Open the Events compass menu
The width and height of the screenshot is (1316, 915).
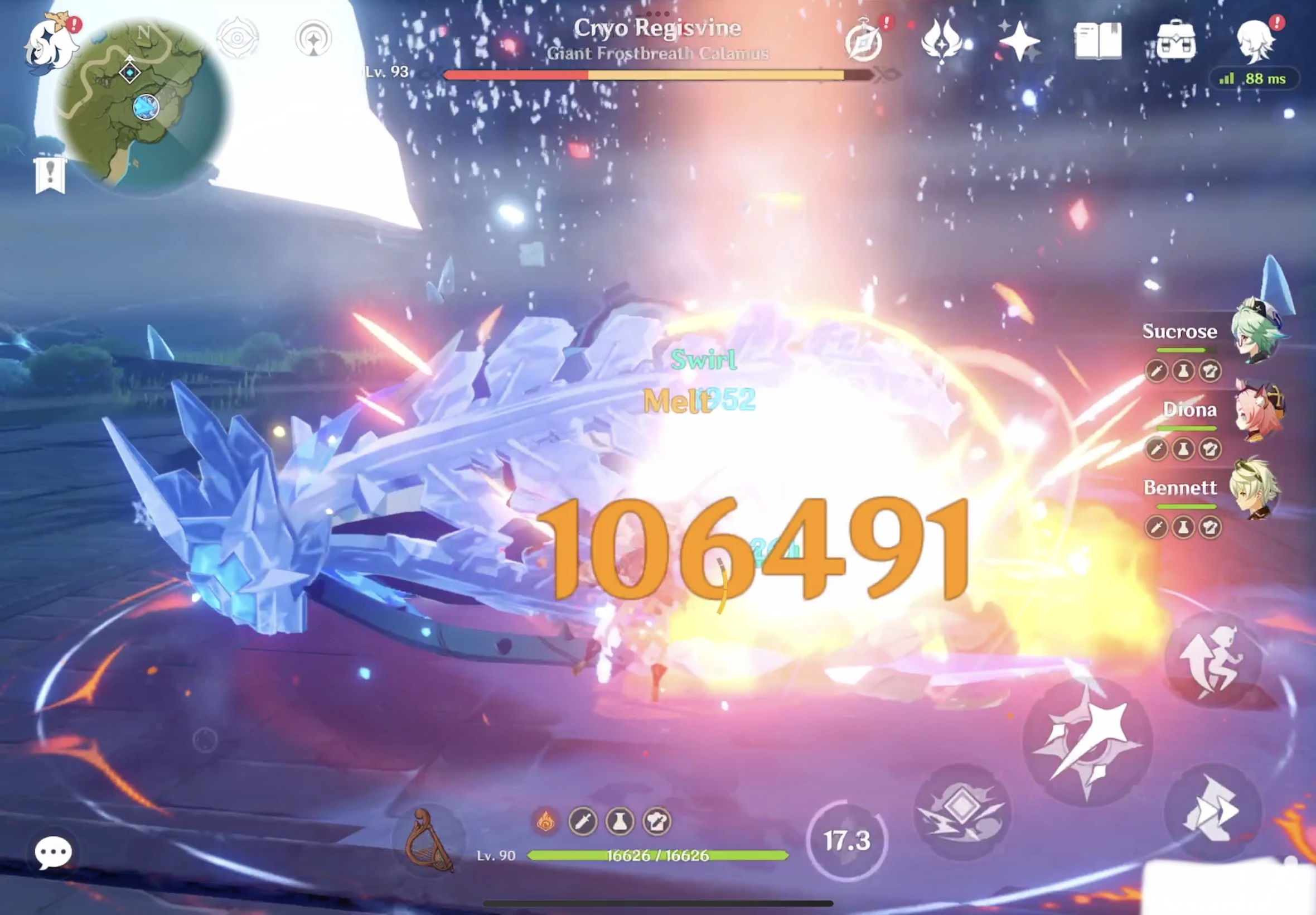865,40
